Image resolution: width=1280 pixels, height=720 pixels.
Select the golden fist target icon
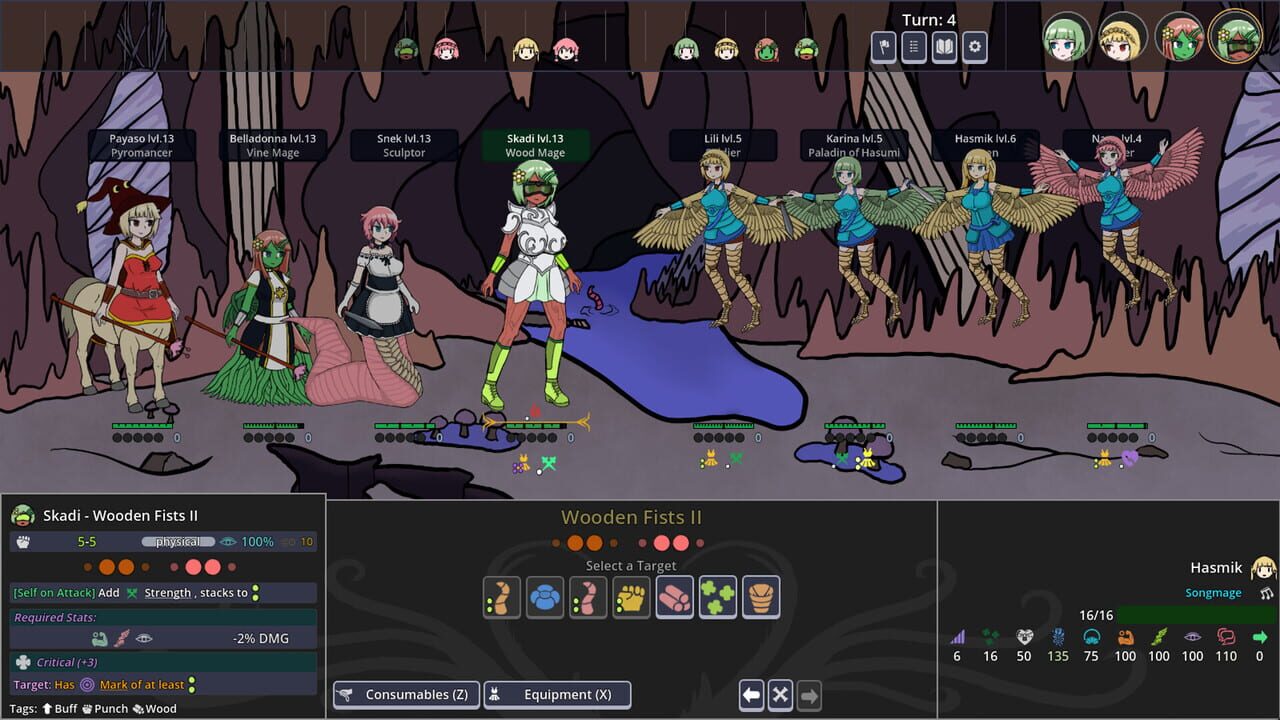631,597
